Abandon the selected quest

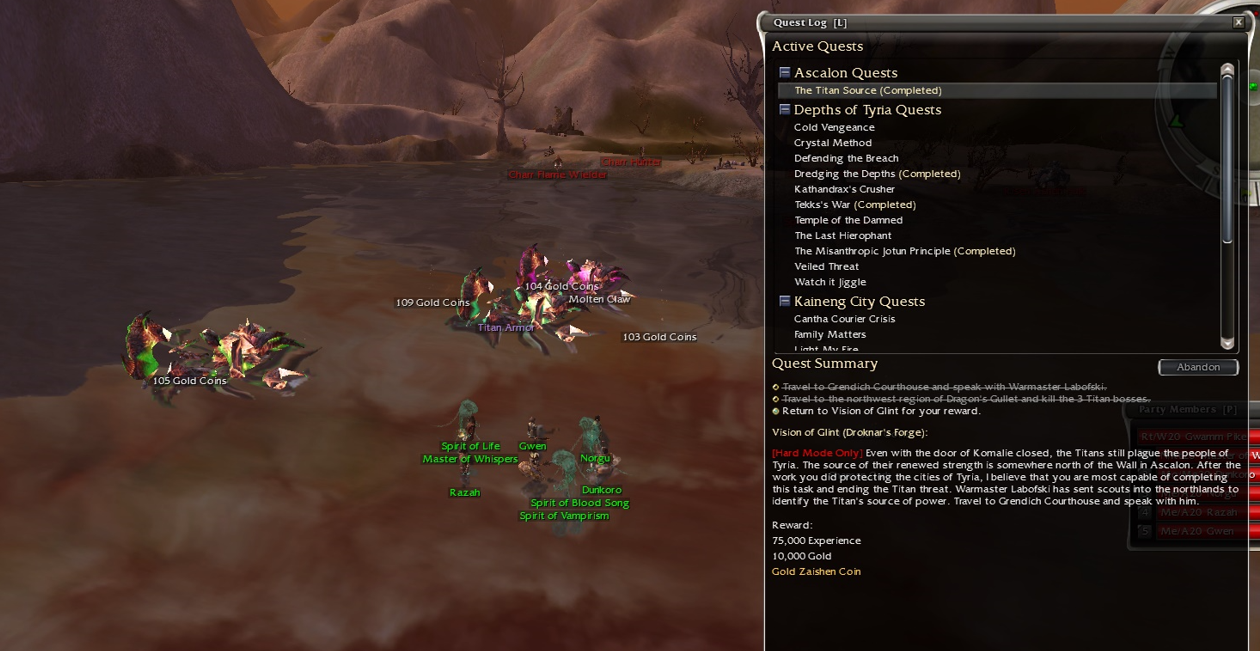(x=1198, y=367)
